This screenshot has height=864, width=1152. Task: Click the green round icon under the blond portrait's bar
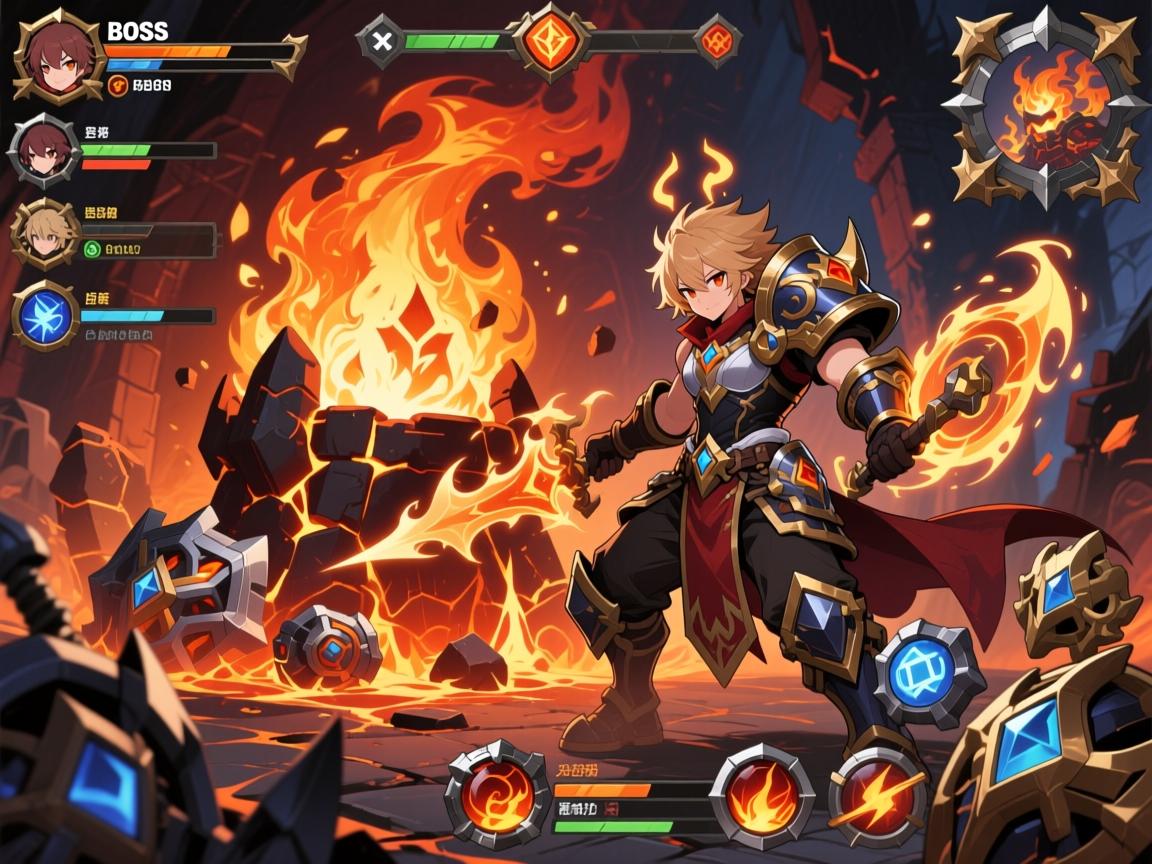point(93,250)
